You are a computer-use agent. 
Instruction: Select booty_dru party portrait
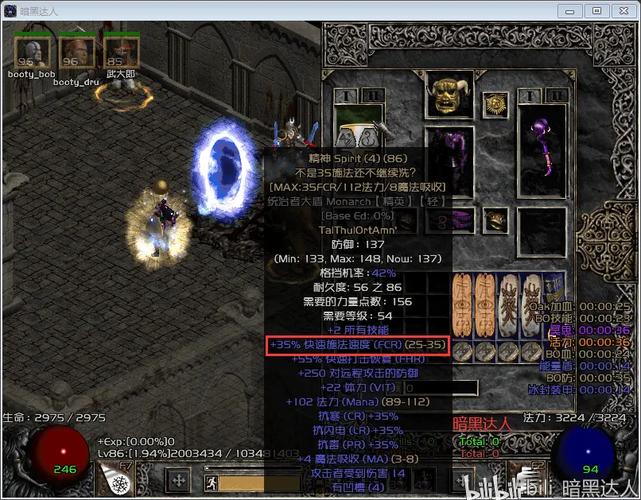click(76, 53)
